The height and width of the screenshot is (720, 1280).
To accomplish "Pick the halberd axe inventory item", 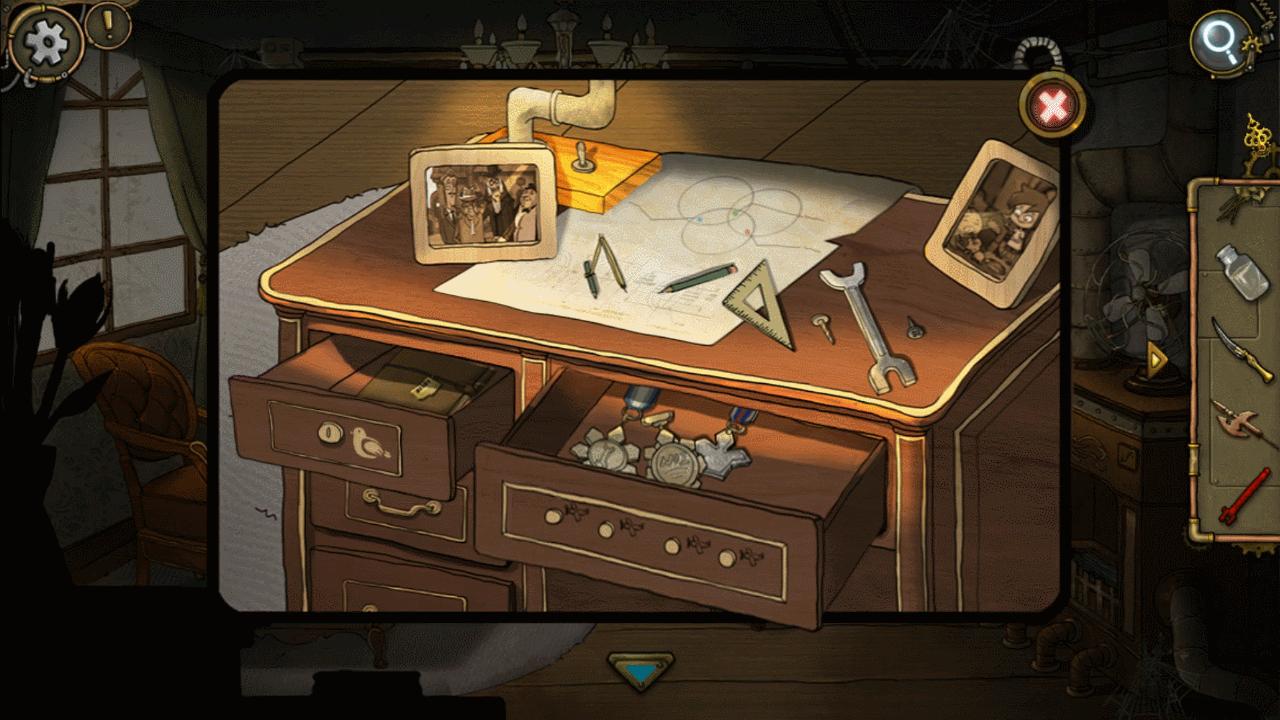I will [1240, 425].
